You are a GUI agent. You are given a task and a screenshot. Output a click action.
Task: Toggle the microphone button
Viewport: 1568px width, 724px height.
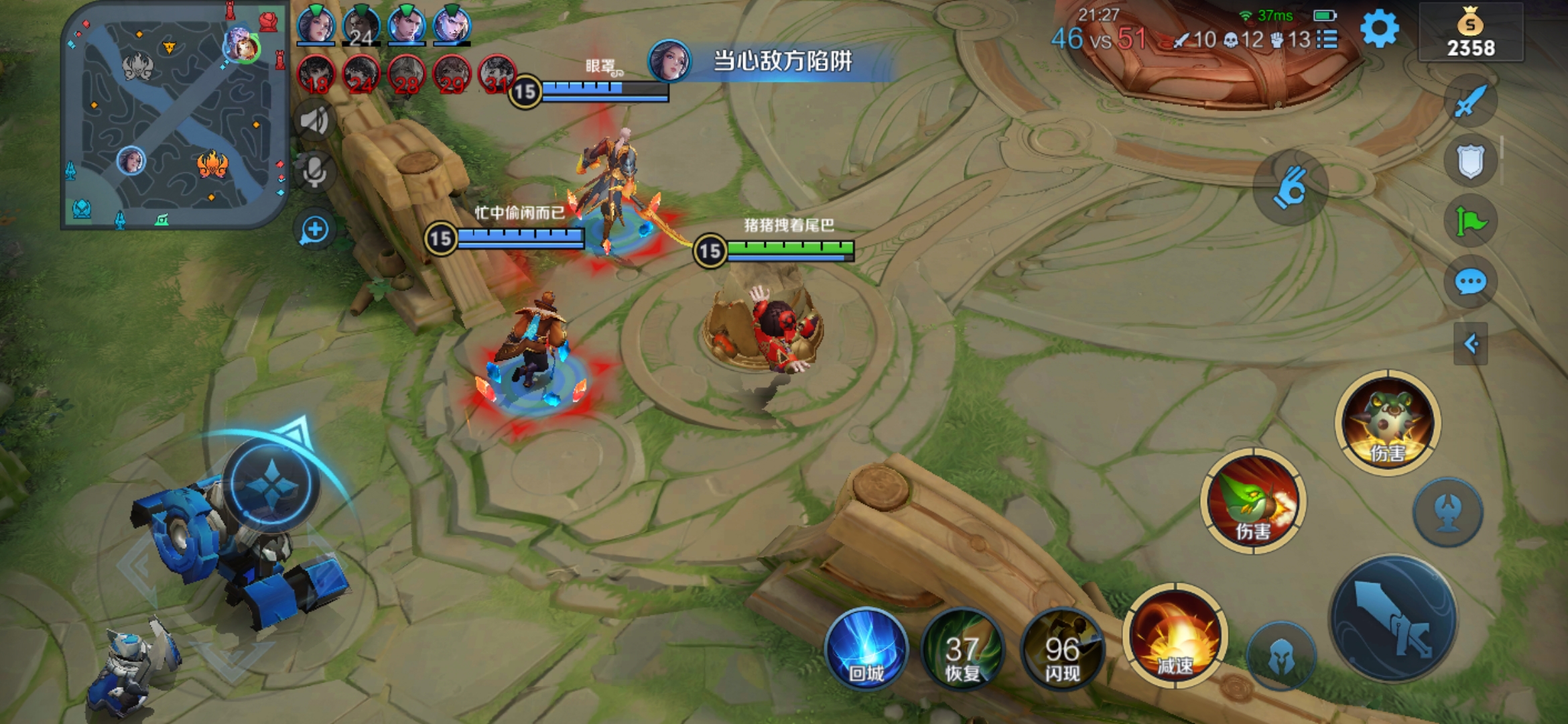coord(314,172)
